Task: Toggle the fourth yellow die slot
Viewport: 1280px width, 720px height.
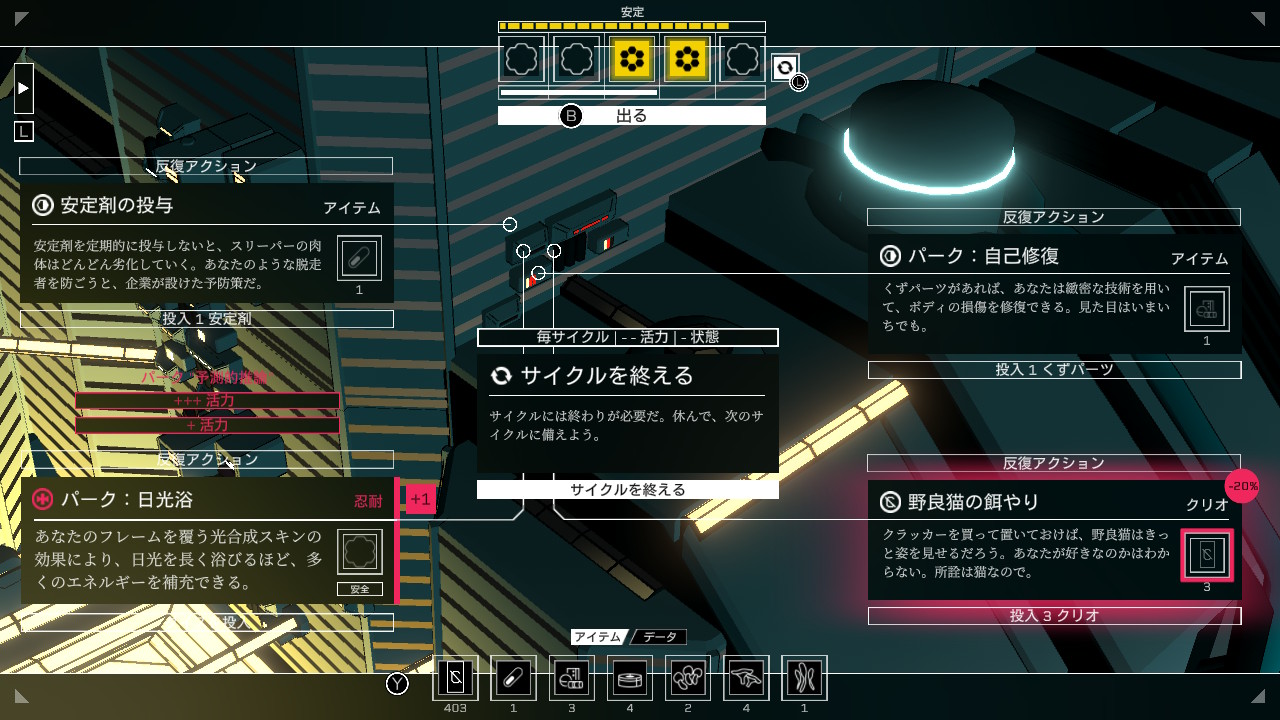Action: tap(686, 59)
